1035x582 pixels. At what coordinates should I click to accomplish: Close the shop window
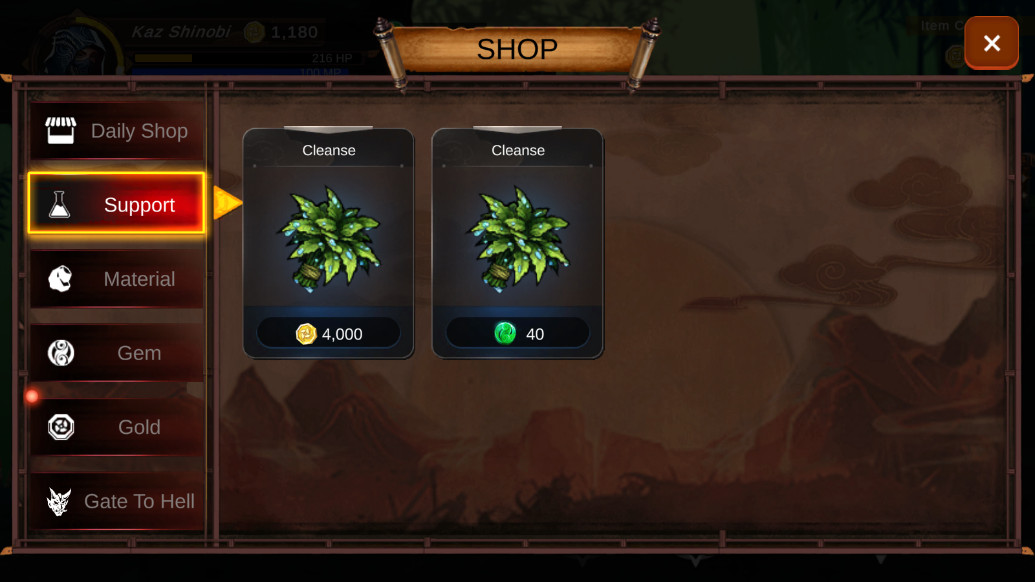[x=991, y=43]
